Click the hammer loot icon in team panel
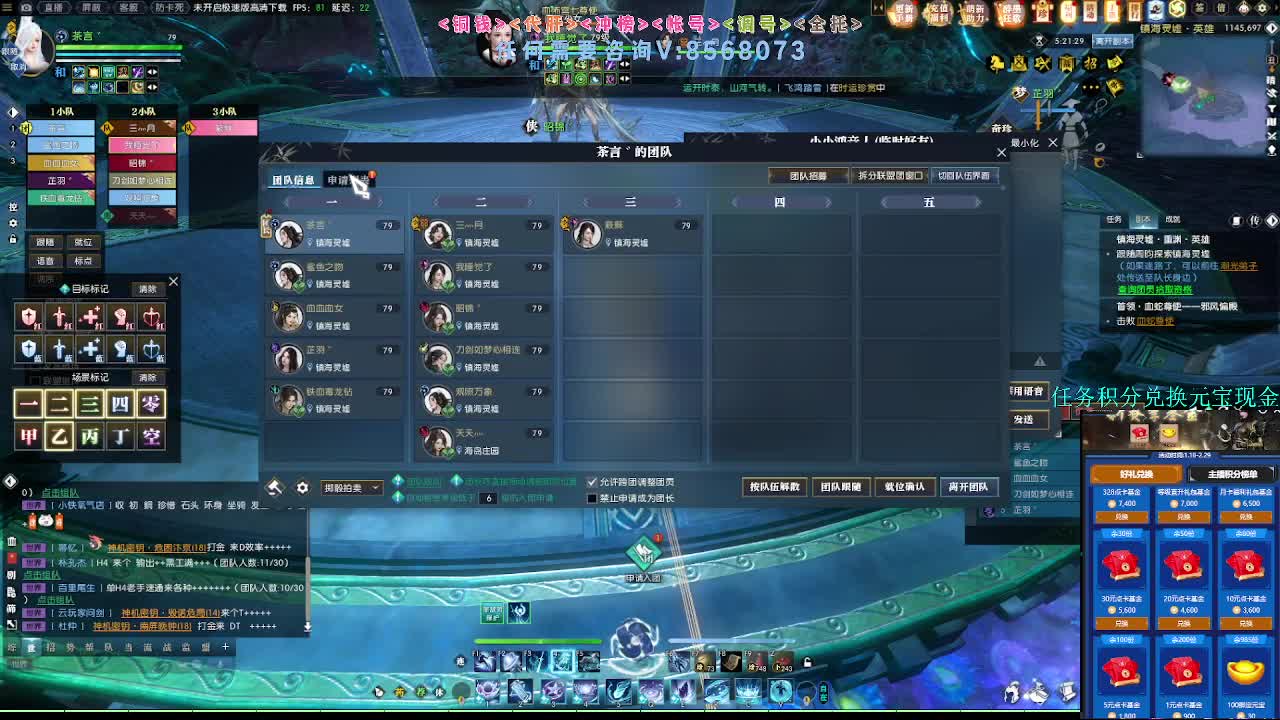Image resolution: width=1280 pixels, height=720 pixels. point(275,485)
